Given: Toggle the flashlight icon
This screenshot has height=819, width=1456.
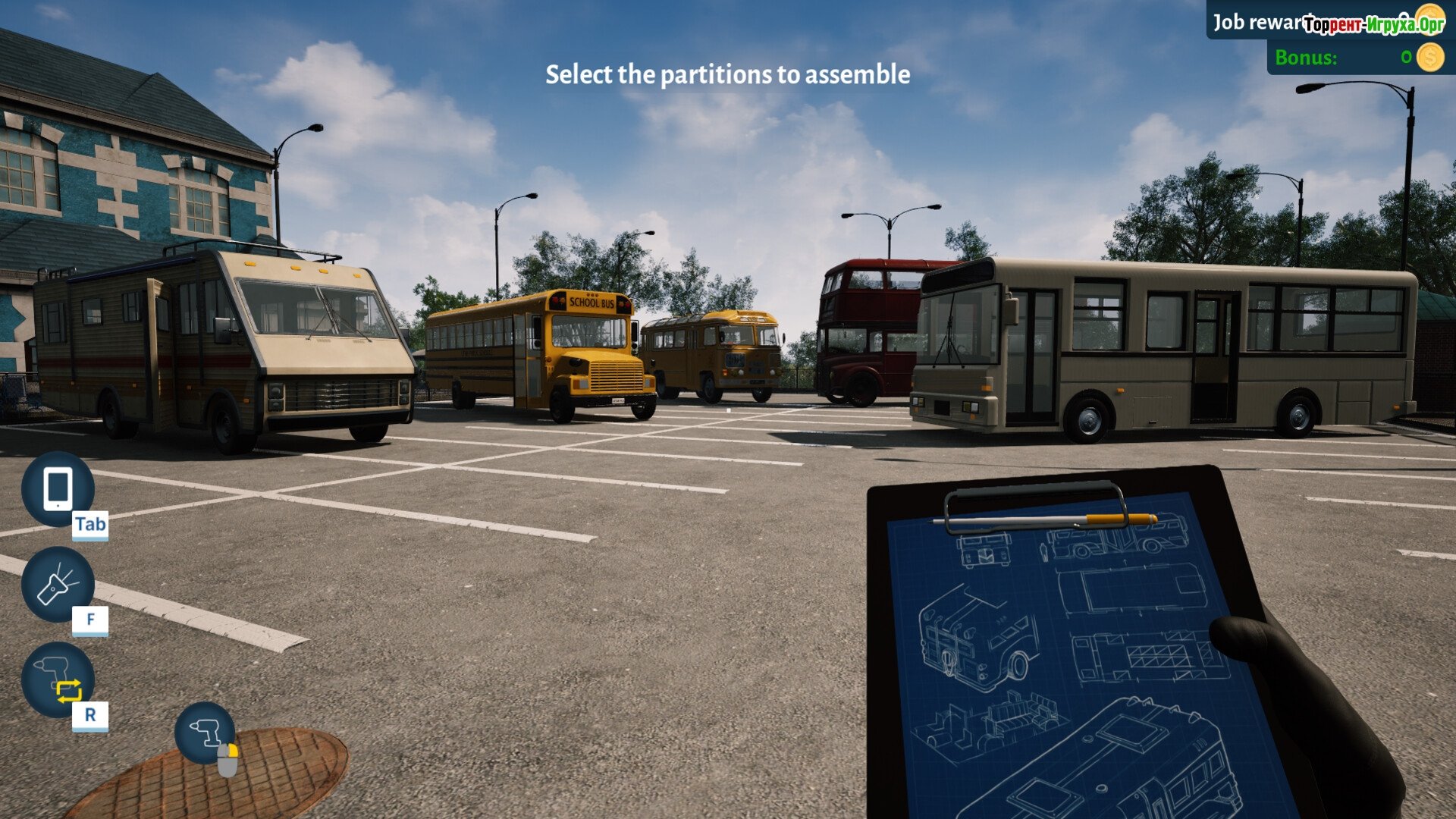Looking at the screenshot, I should pos(58,585).
